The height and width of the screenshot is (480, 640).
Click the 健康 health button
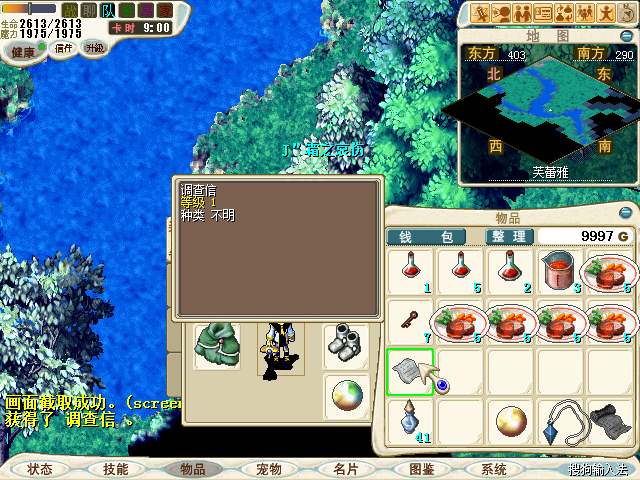click(22, 50)
